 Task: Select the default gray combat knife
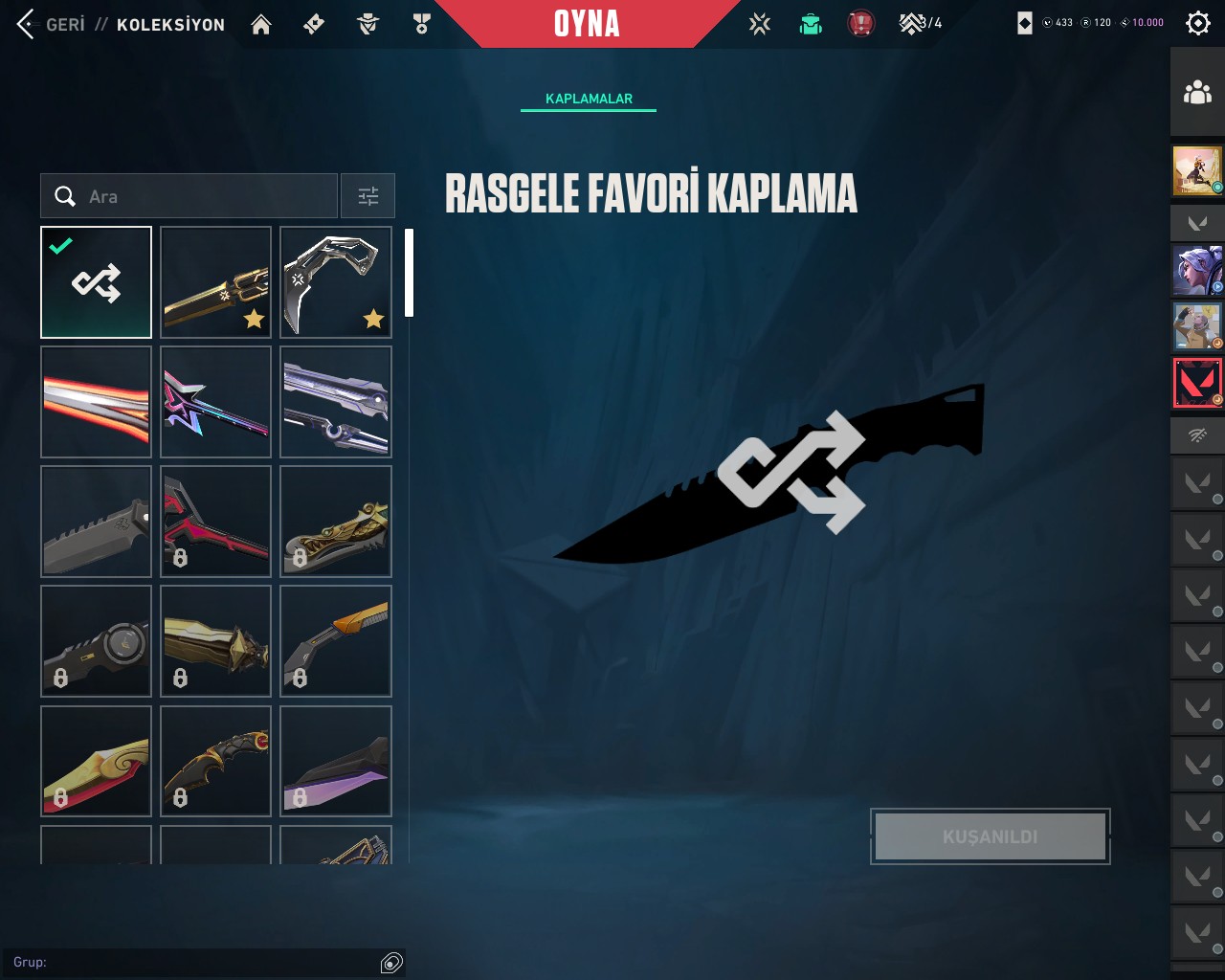pyautogui.click(x=97, y=522)
